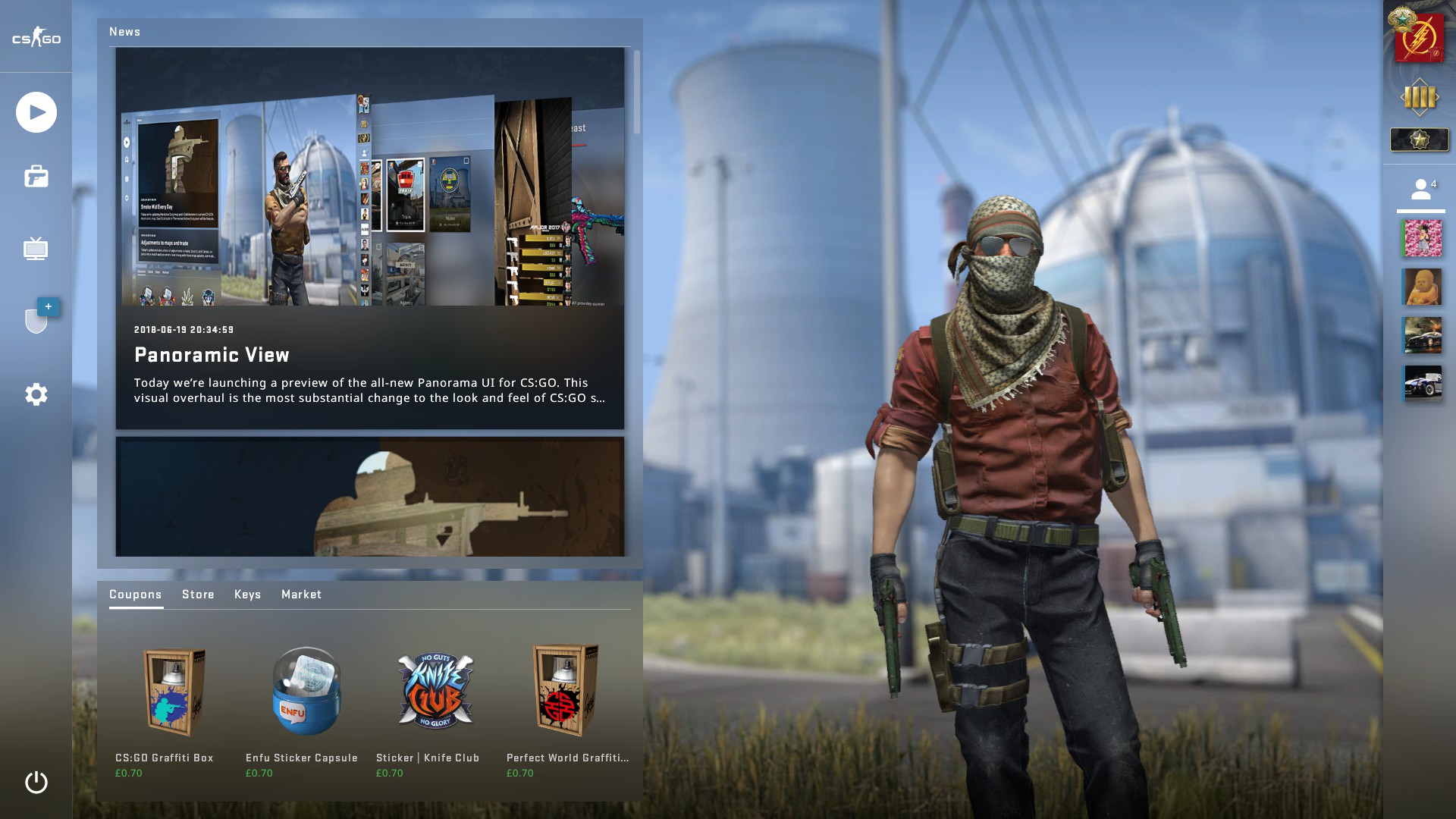Quit the game with the power icon
This screenshot has width=1456, height=819.
pyautogui.click(x=36, y=782)
